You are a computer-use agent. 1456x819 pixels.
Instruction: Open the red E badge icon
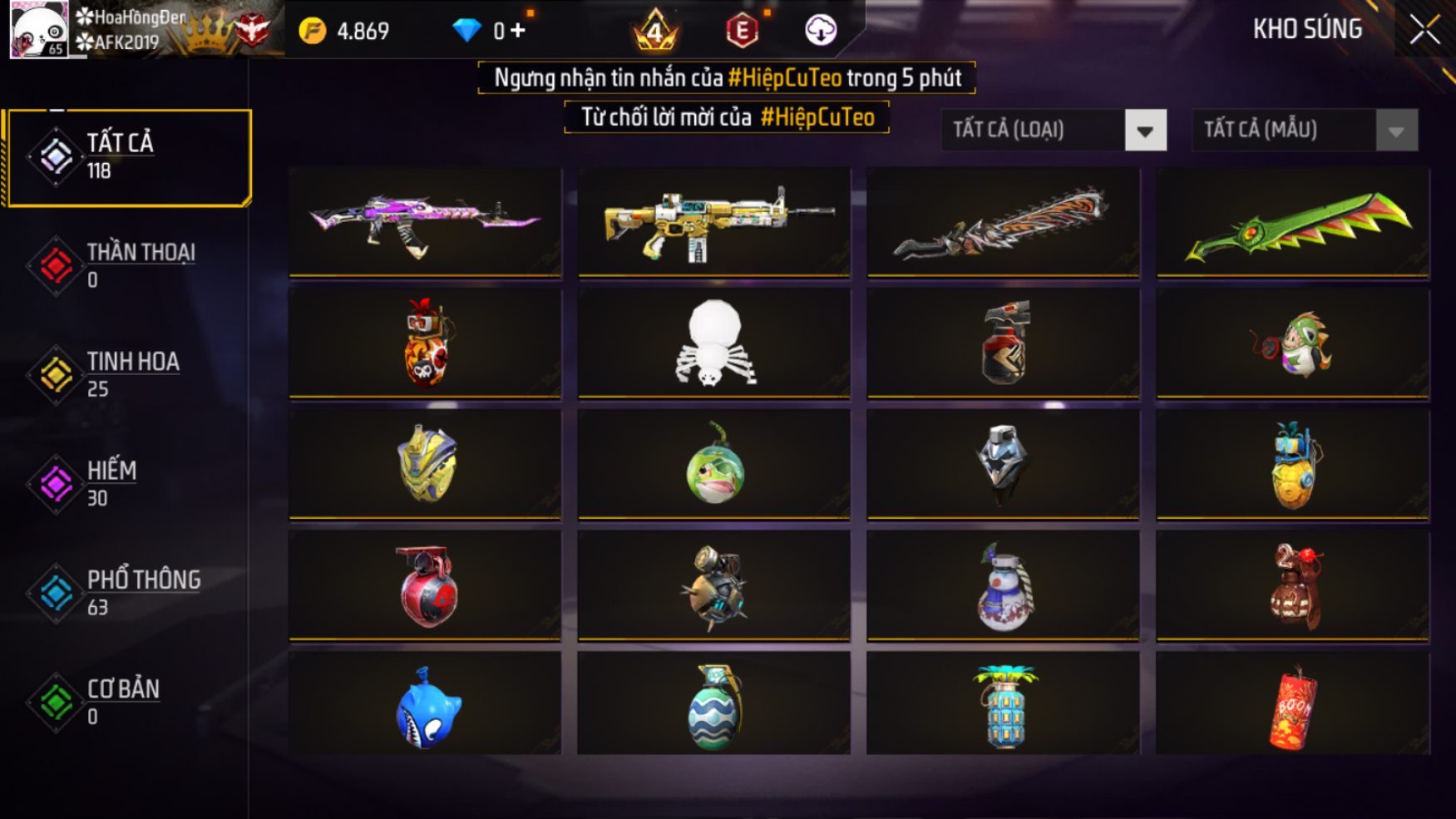click(x=742, y=31)
